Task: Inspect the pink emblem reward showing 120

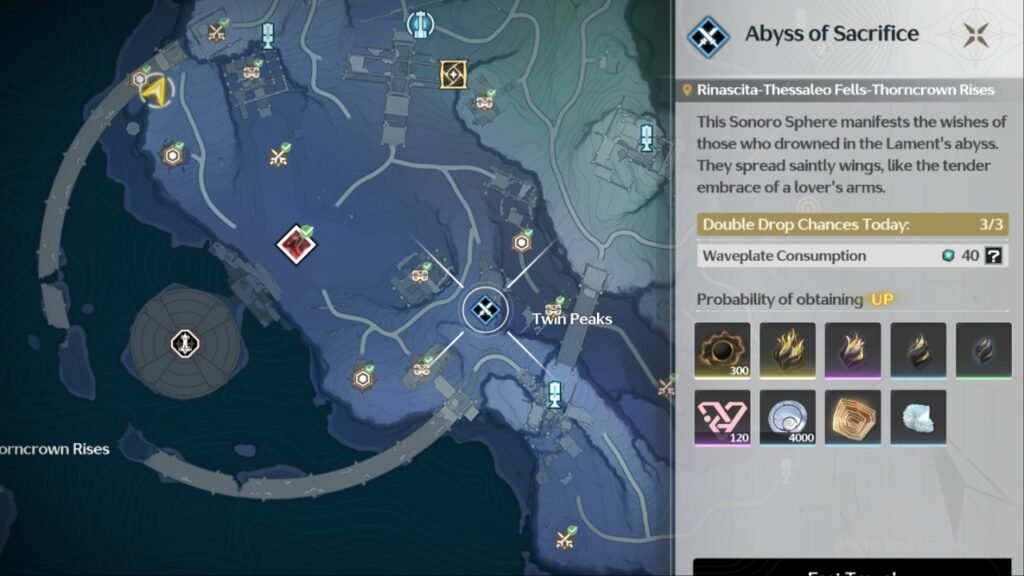Action: click(722, 417)
